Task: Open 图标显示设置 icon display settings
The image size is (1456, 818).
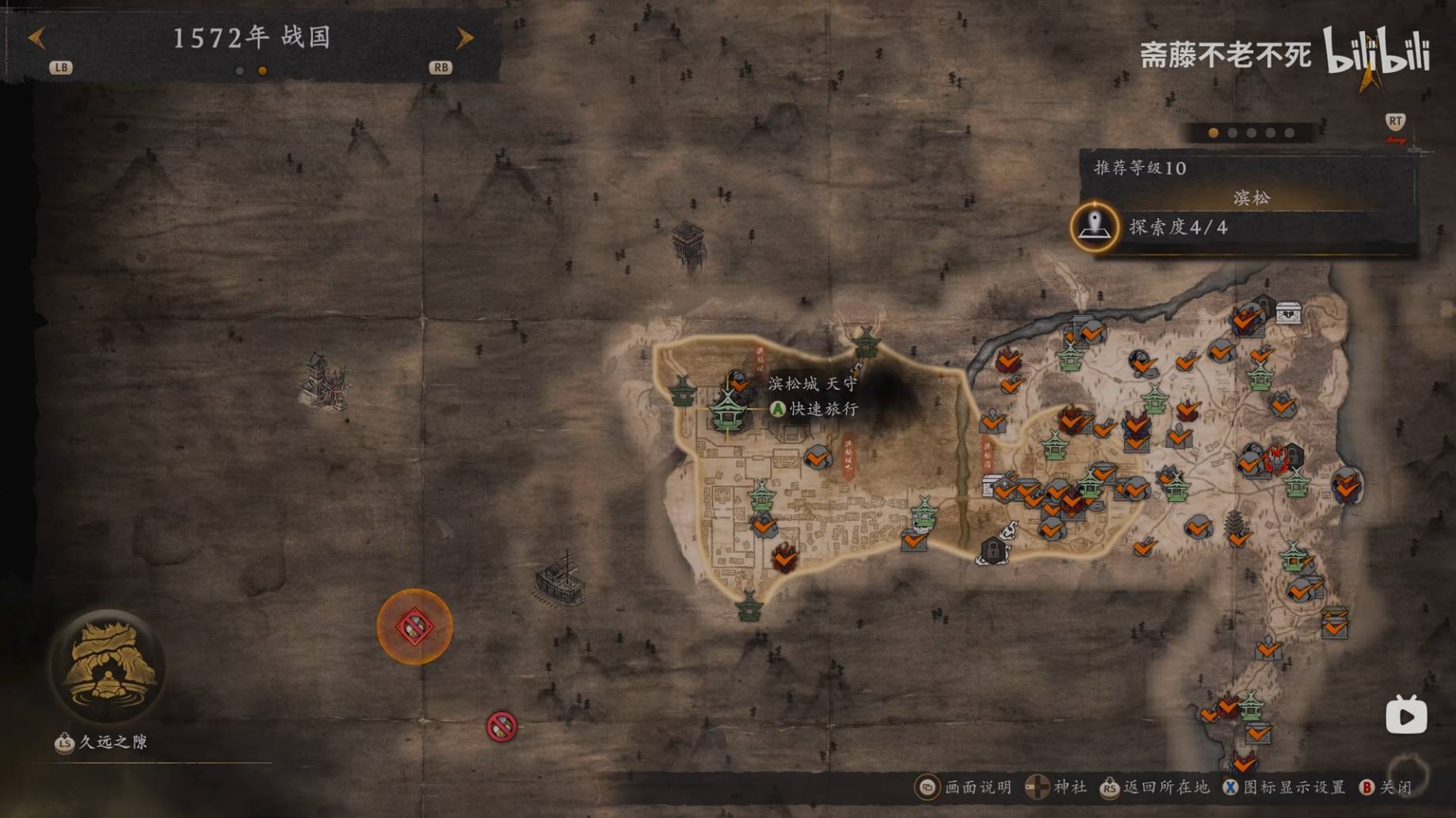Action: (1284, 787)
